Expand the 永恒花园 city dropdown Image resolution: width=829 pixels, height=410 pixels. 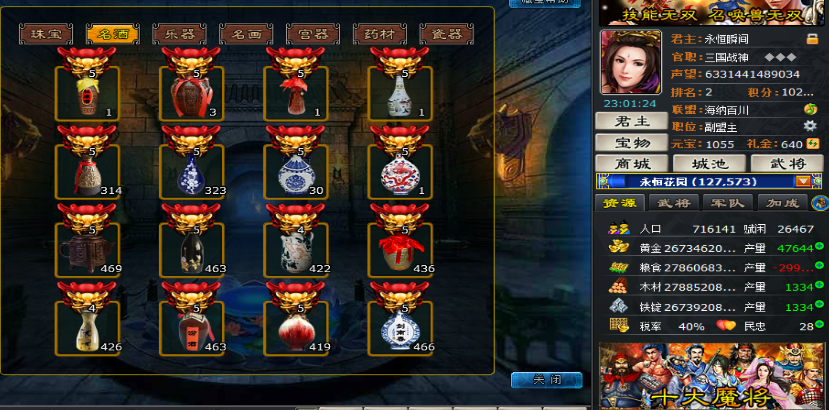pyautogui.click(x=802, y=182)
